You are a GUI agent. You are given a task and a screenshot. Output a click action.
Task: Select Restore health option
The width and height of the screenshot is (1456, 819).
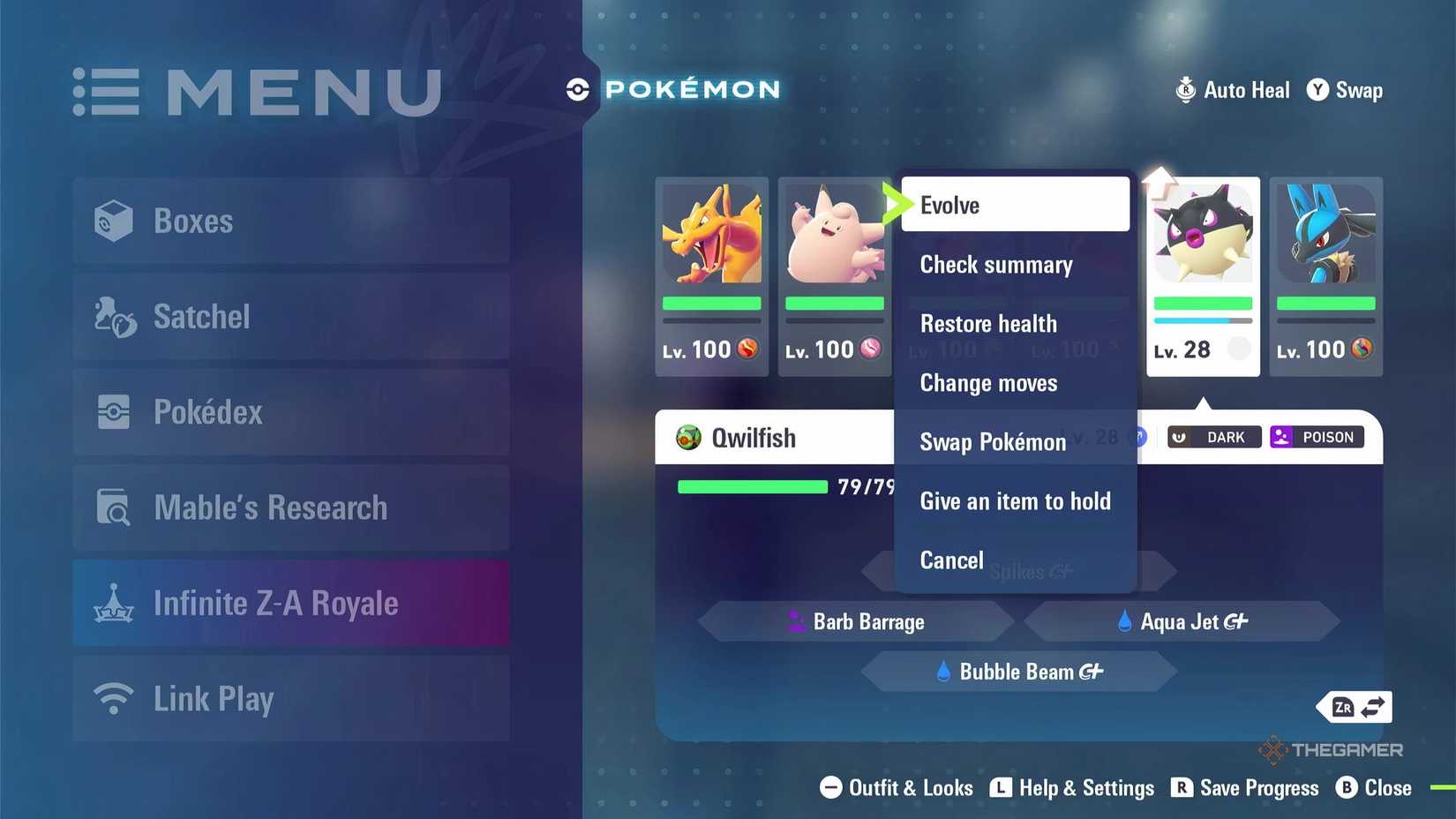pos(988,324)
